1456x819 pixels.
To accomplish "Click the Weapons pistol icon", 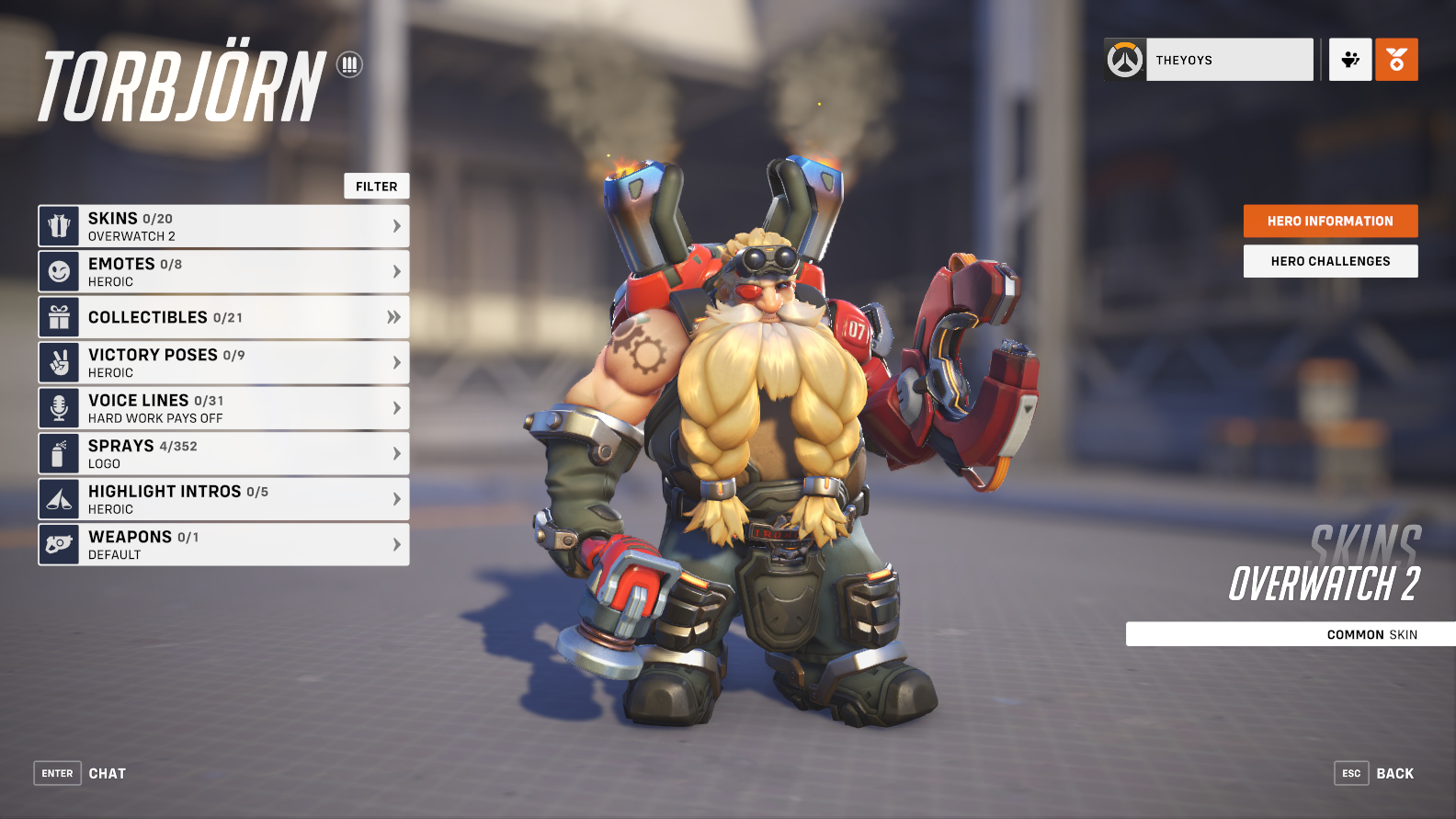I will point(60,544).
